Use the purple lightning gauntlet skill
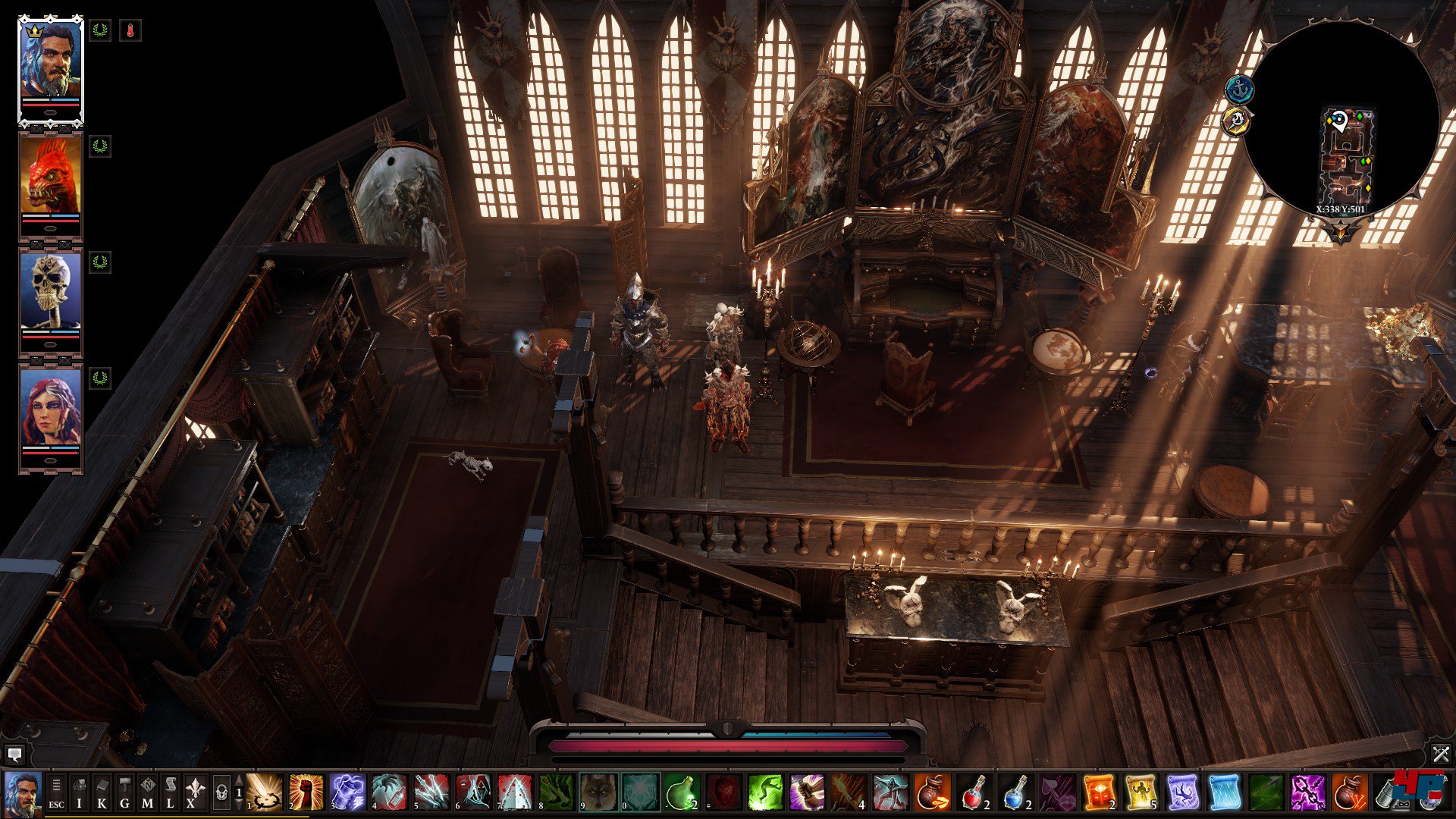The height and width of the screenshot is (819, 1456). tap(348, 792)
